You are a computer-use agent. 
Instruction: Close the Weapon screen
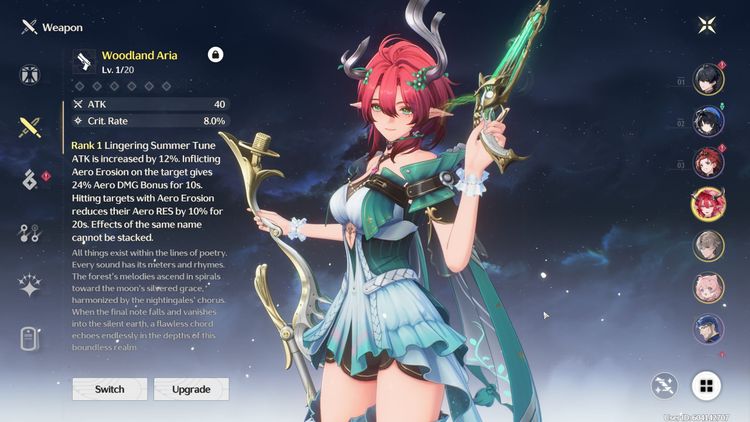pos(707,26)
